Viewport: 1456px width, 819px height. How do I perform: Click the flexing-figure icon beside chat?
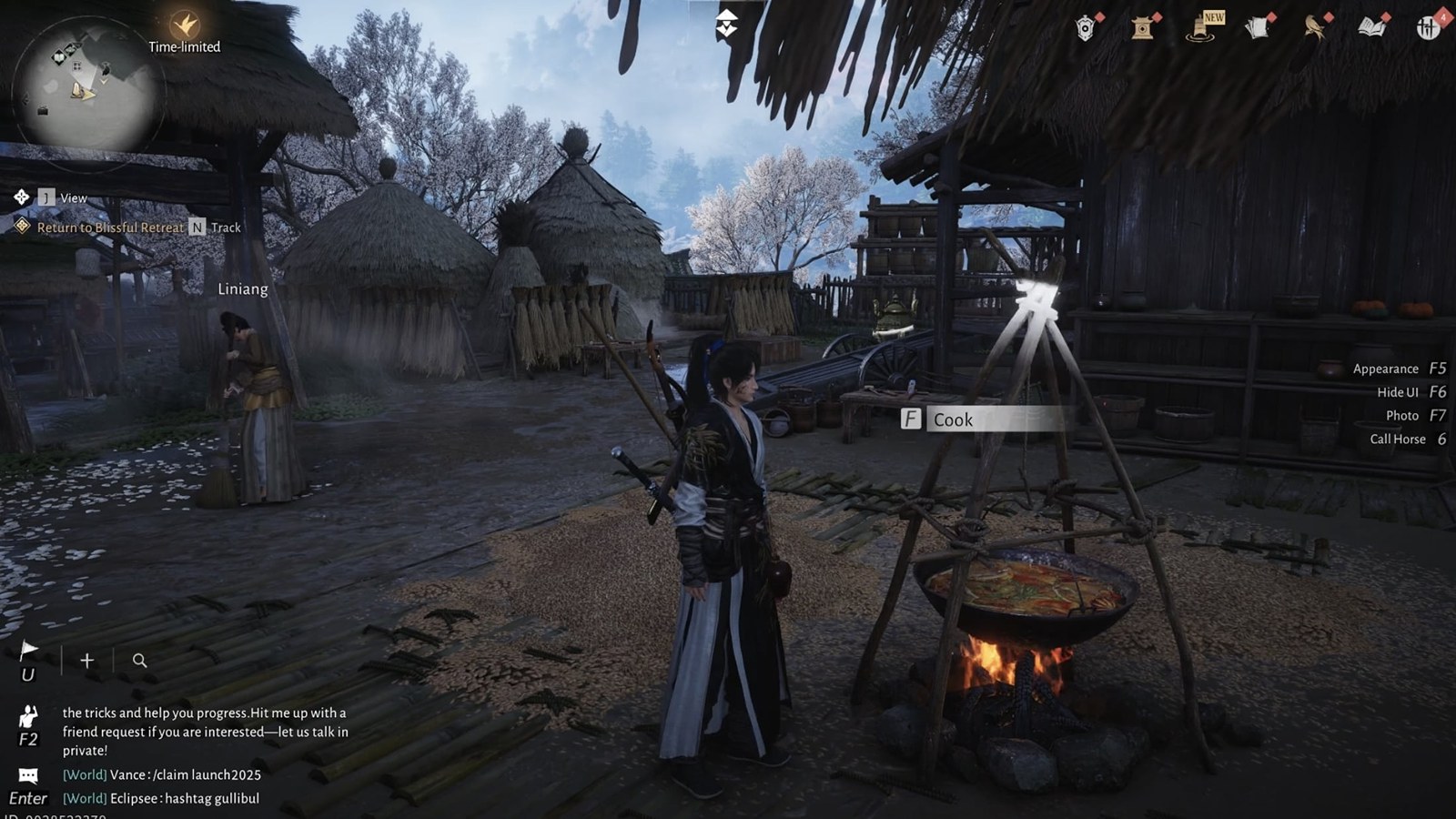tap(28, 716)
